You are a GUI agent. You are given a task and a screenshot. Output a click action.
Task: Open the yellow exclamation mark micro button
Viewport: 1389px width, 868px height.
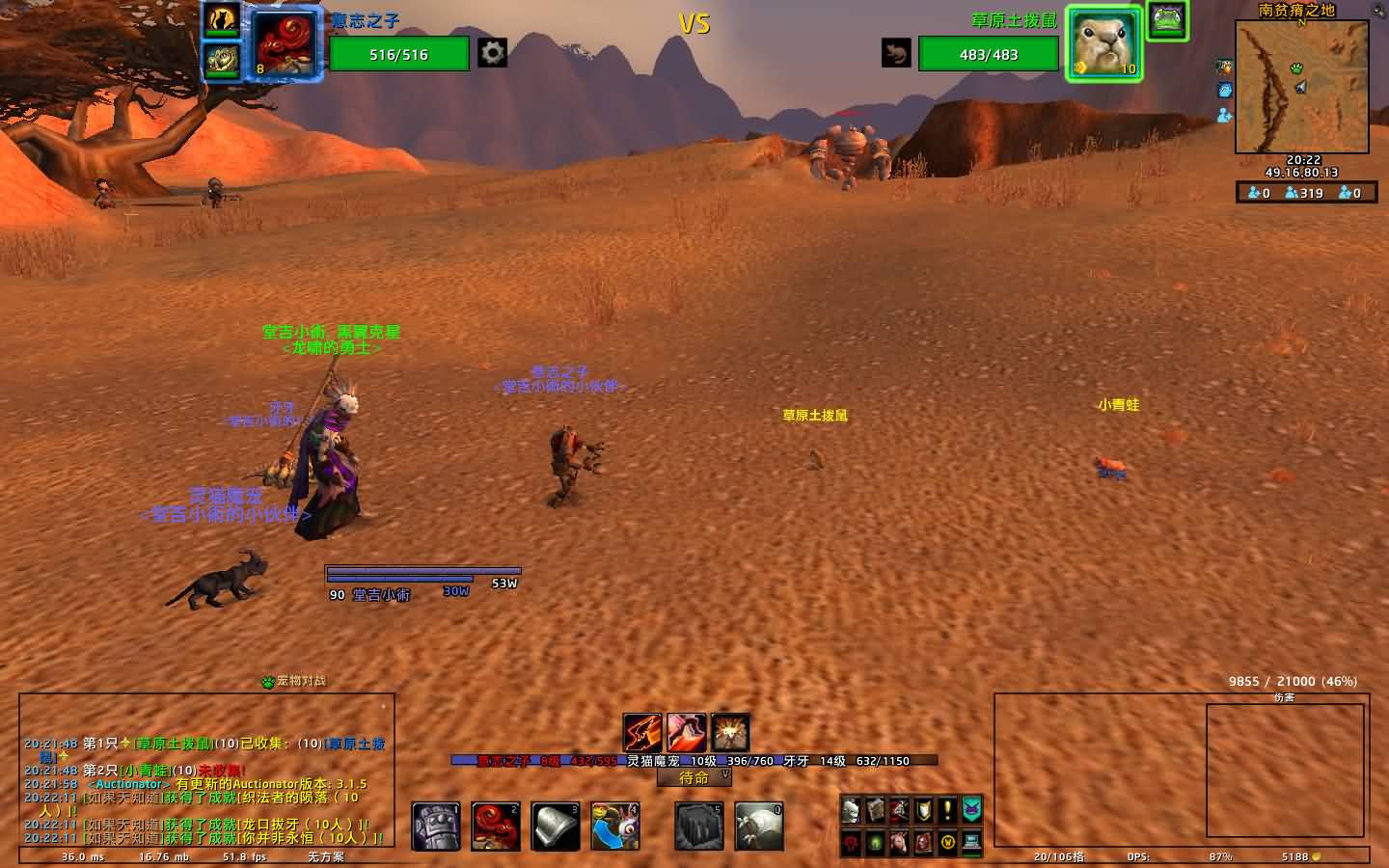(x=947, y=810)
